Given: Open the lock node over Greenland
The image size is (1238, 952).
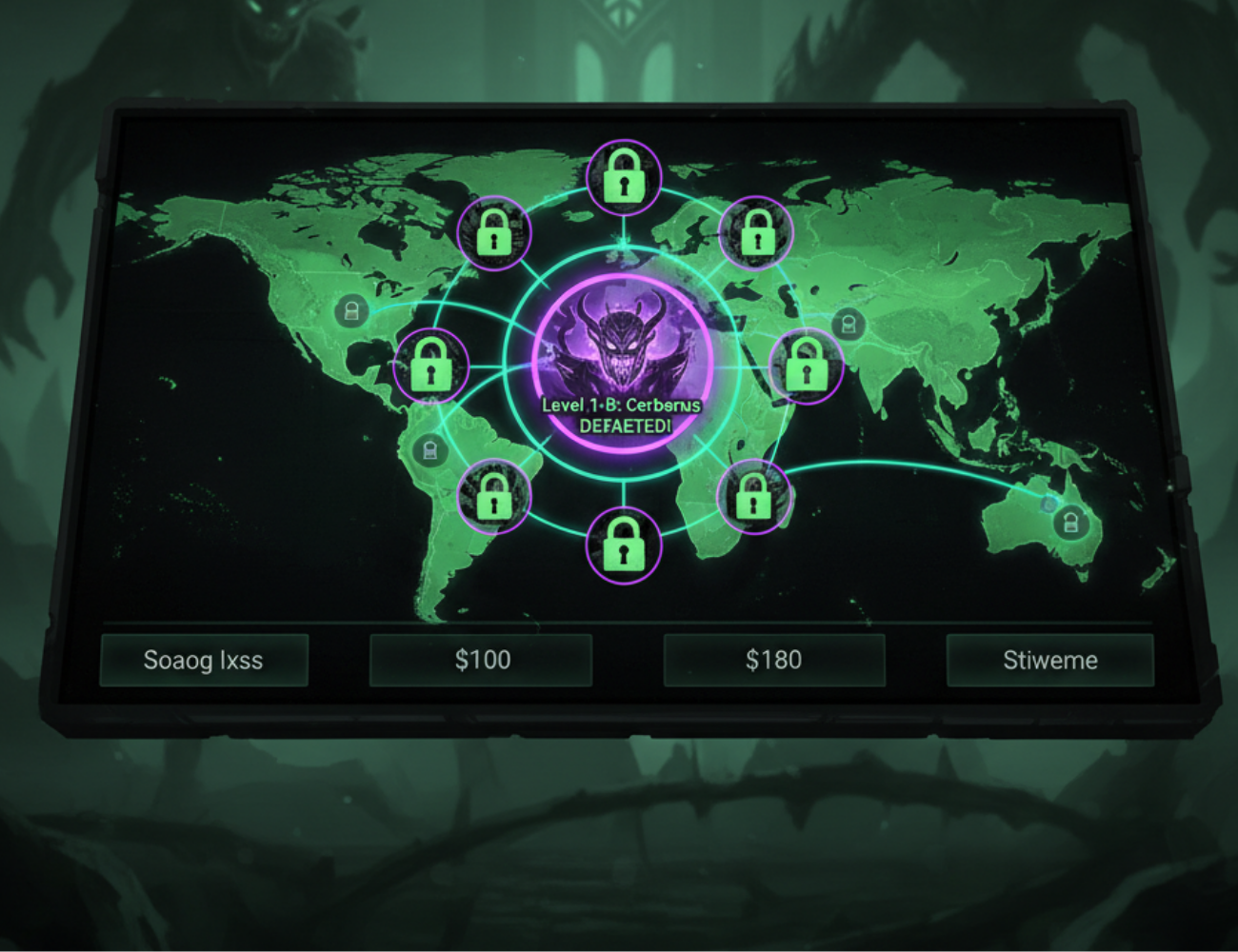Looking at the screenshot, I should (x=495, y=233).
